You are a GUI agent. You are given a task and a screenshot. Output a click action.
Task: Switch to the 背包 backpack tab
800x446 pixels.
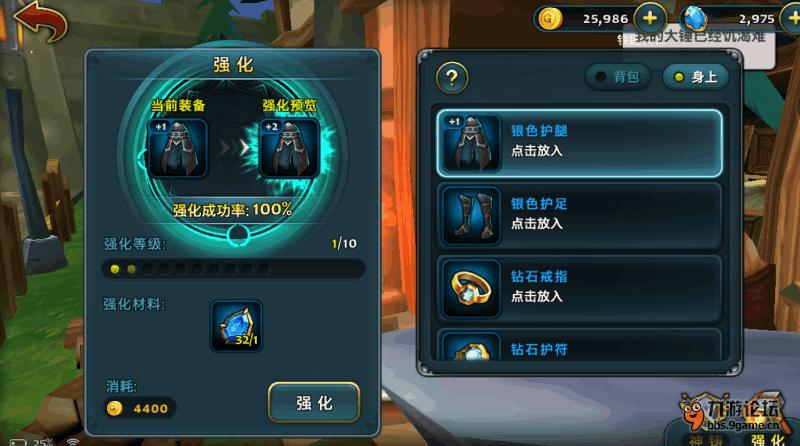point(618,77)
